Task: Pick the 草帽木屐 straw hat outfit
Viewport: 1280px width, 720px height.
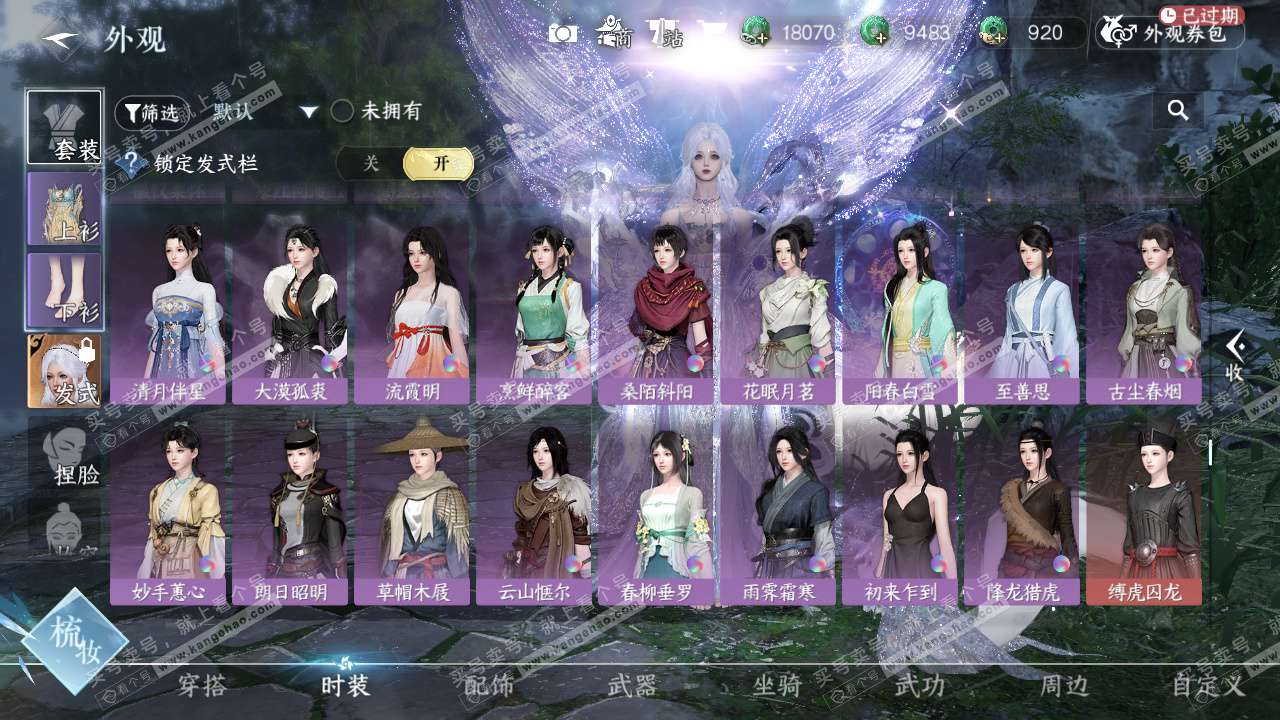Action: point(412,510)
